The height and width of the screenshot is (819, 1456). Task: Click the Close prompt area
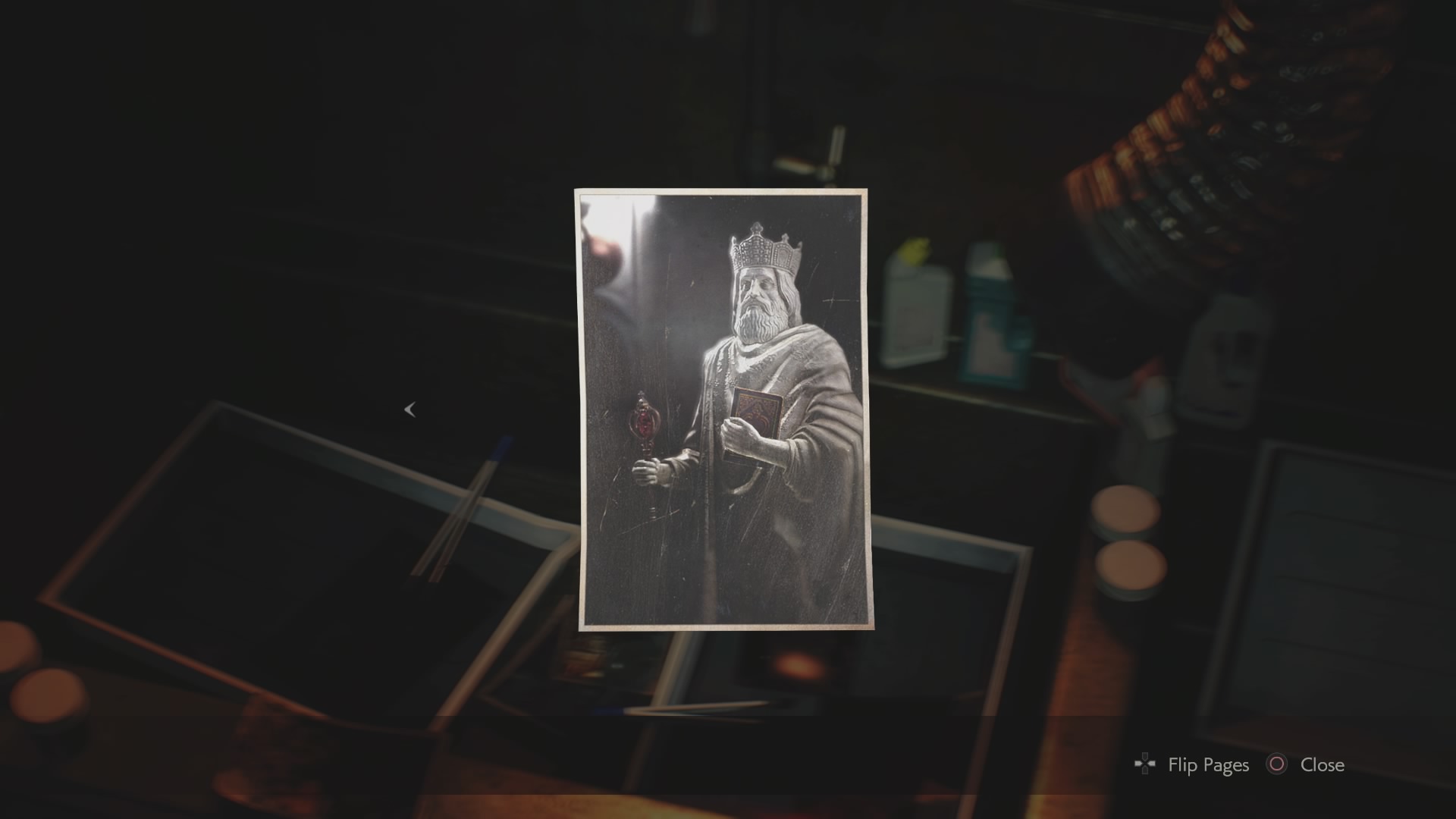pyautogui.click(x=1304, y=765)
